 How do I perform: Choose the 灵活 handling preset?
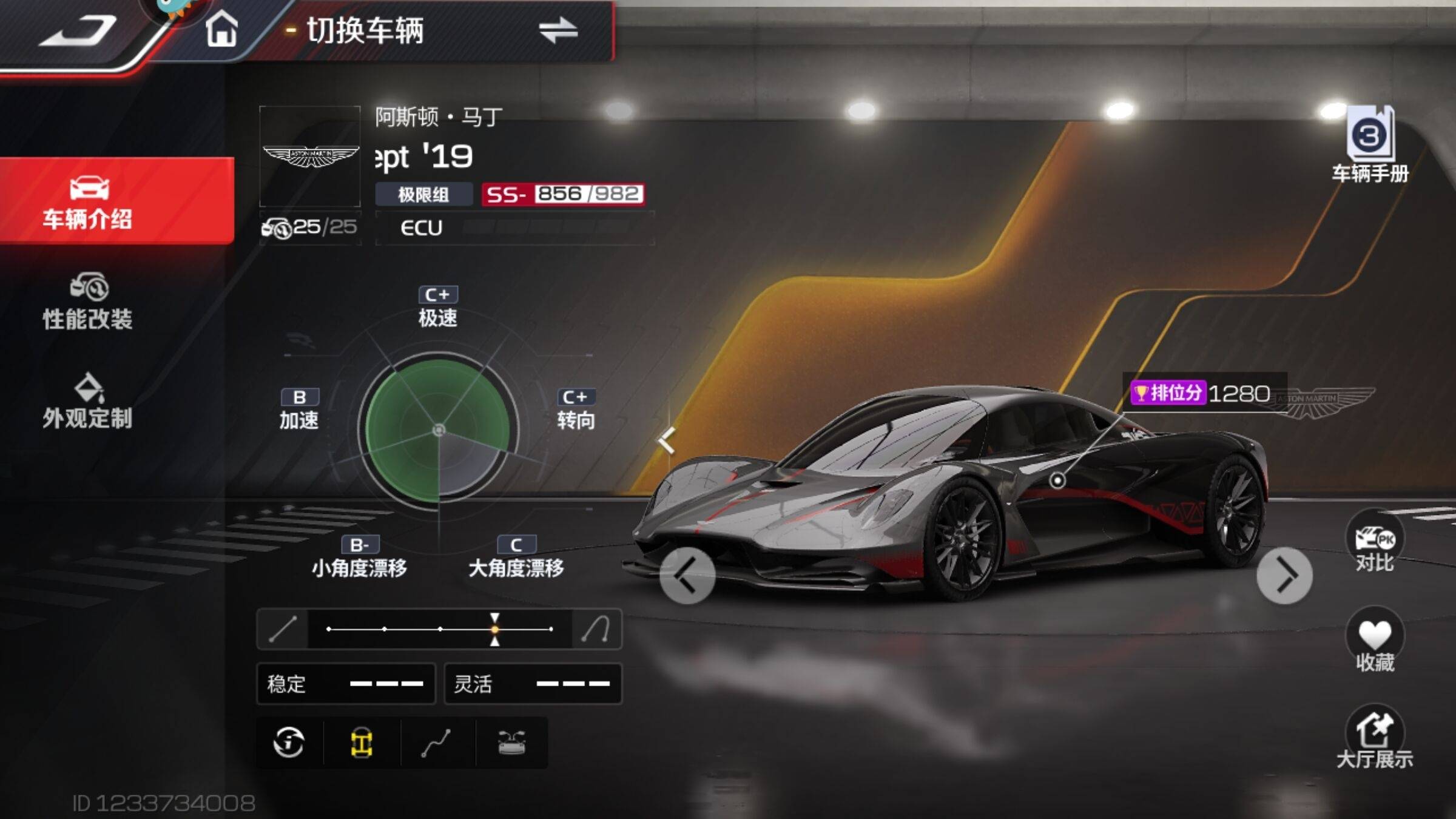533,684
